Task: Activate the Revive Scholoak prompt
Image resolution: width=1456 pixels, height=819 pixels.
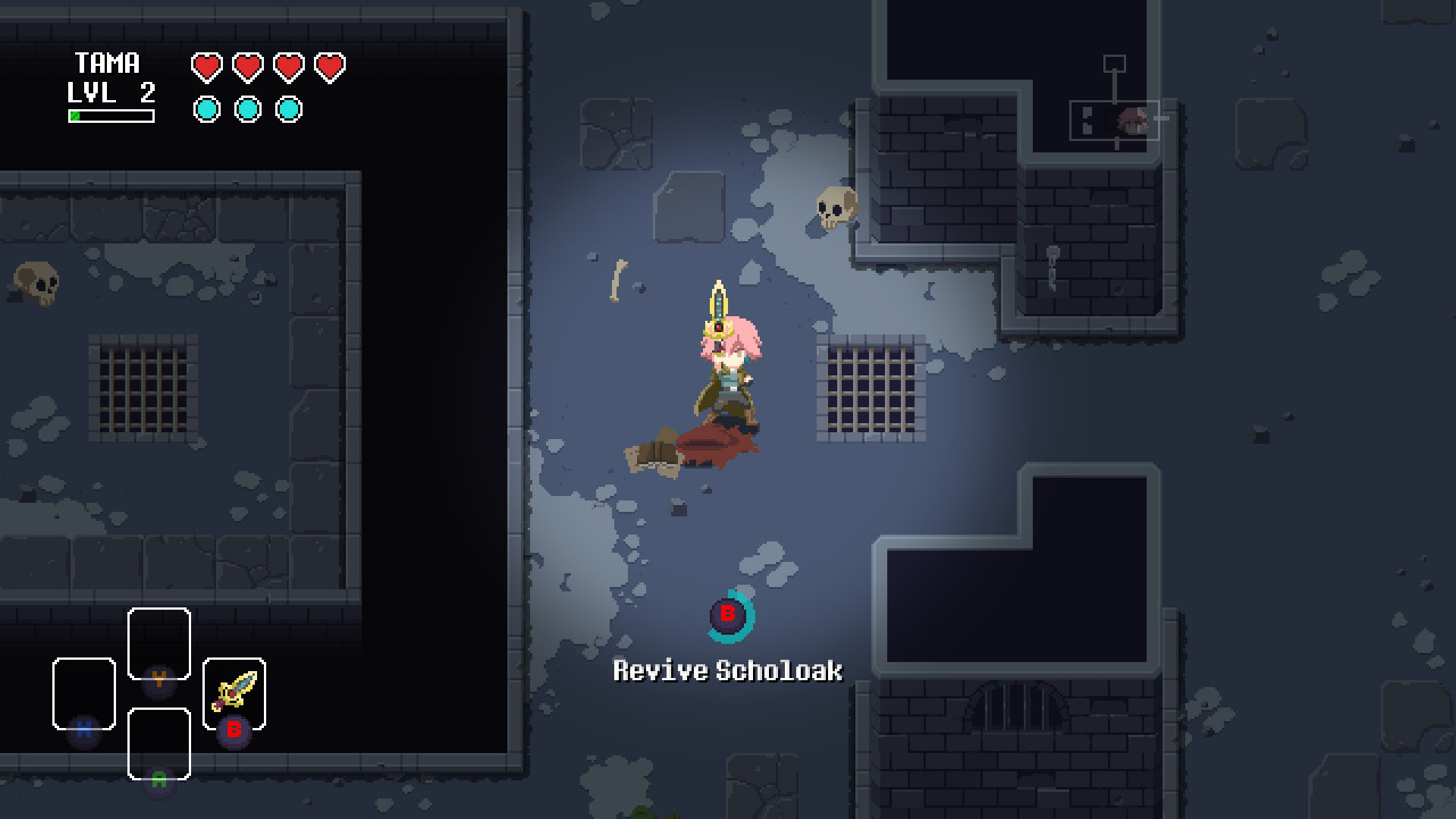Action: [727, 670]
